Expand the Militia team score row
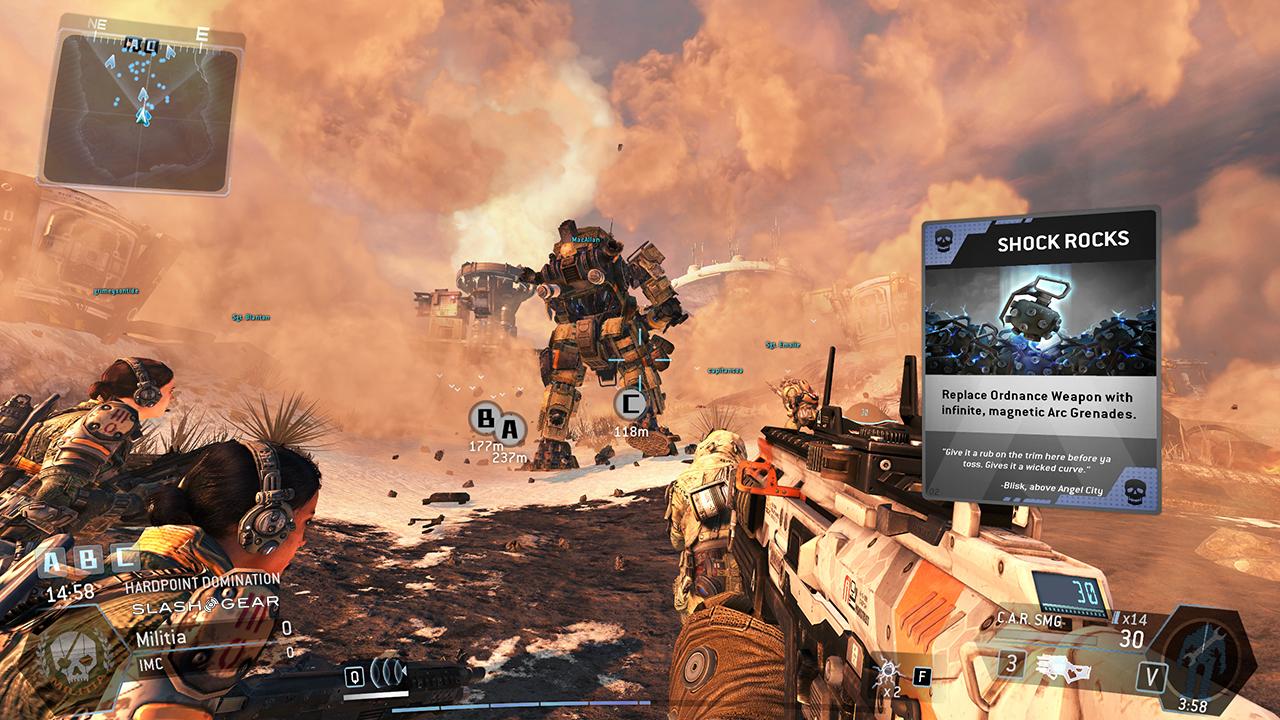Image resolution: width=1280 pixels, height=720 pixels. [164, 638]
